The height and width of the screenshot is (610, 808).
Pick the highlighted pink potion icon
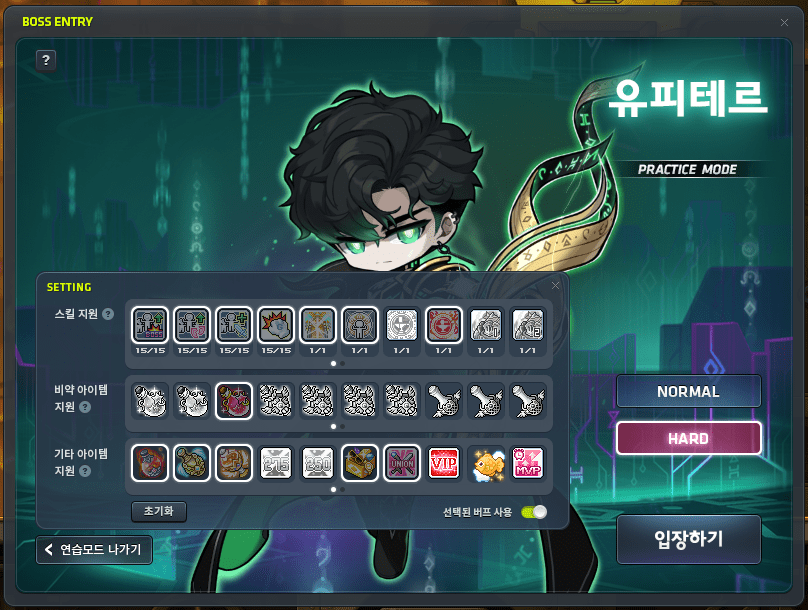(x=233, y=400)
